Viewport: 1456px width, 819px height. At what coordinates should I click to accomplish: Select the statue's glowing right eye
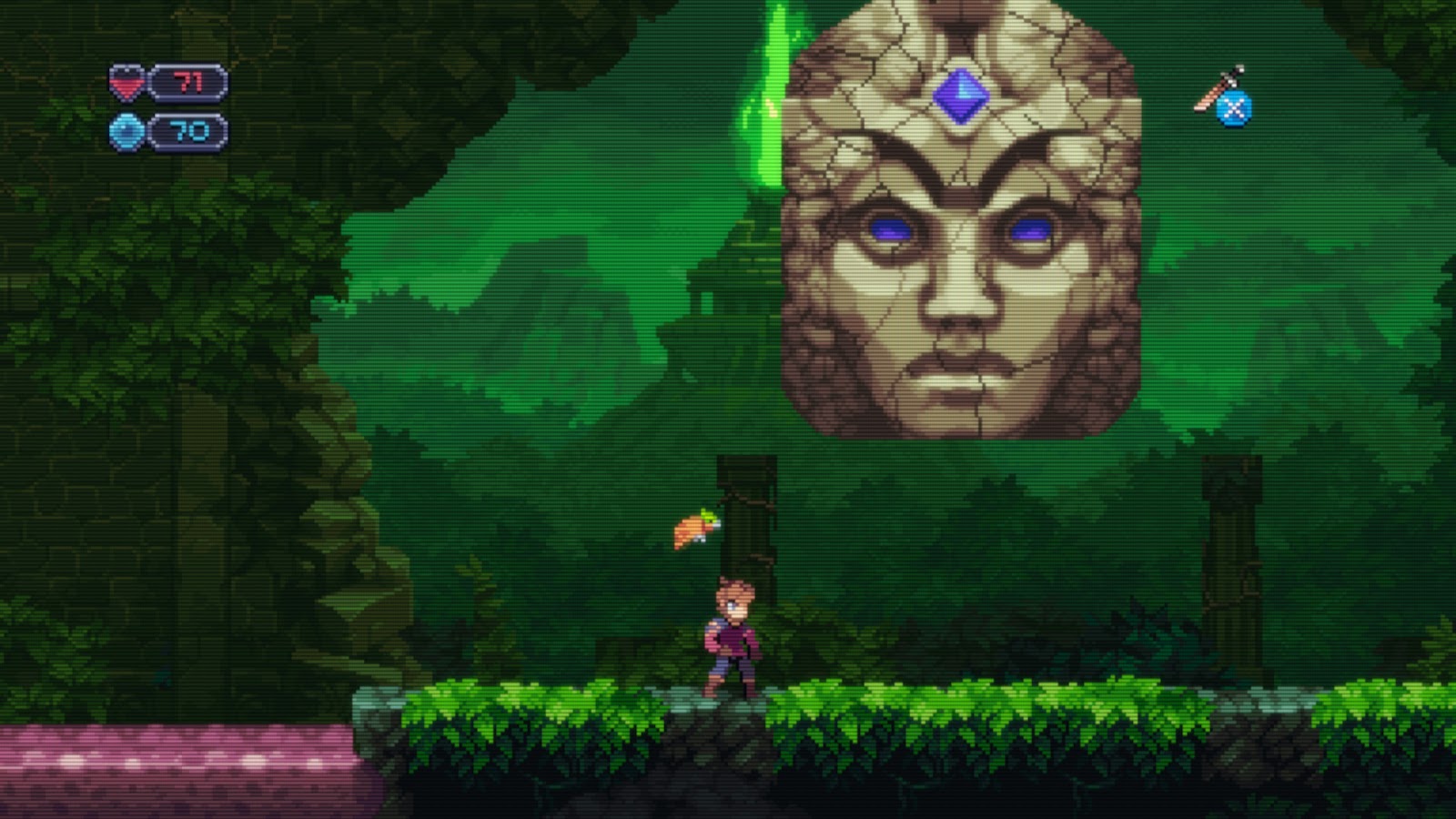pos(1029,230)
